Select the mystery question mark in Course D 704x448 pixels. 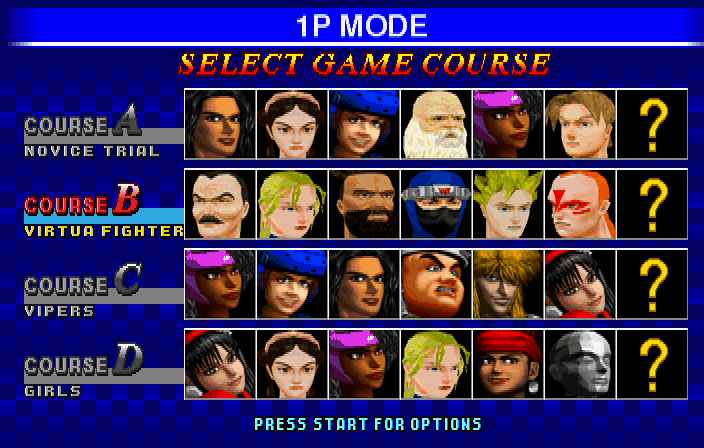[x=652, y=364]
